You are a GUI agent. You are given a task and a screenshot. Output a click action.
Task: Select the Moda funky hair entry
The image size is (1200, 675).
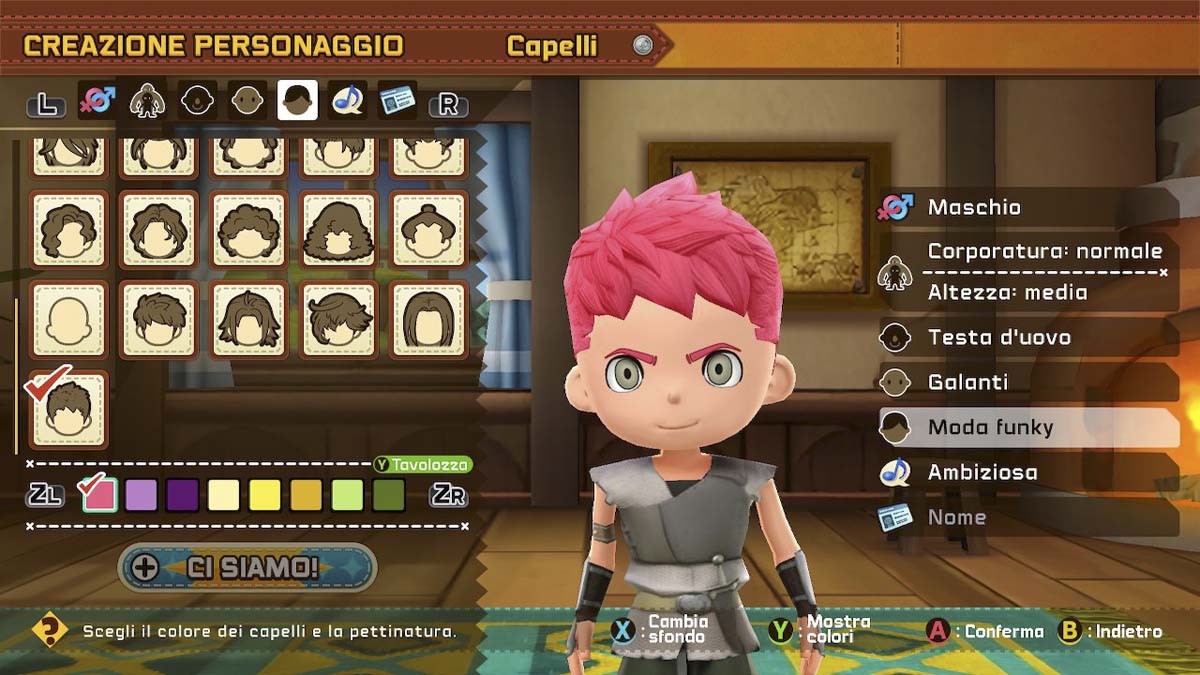(1028, 427)
